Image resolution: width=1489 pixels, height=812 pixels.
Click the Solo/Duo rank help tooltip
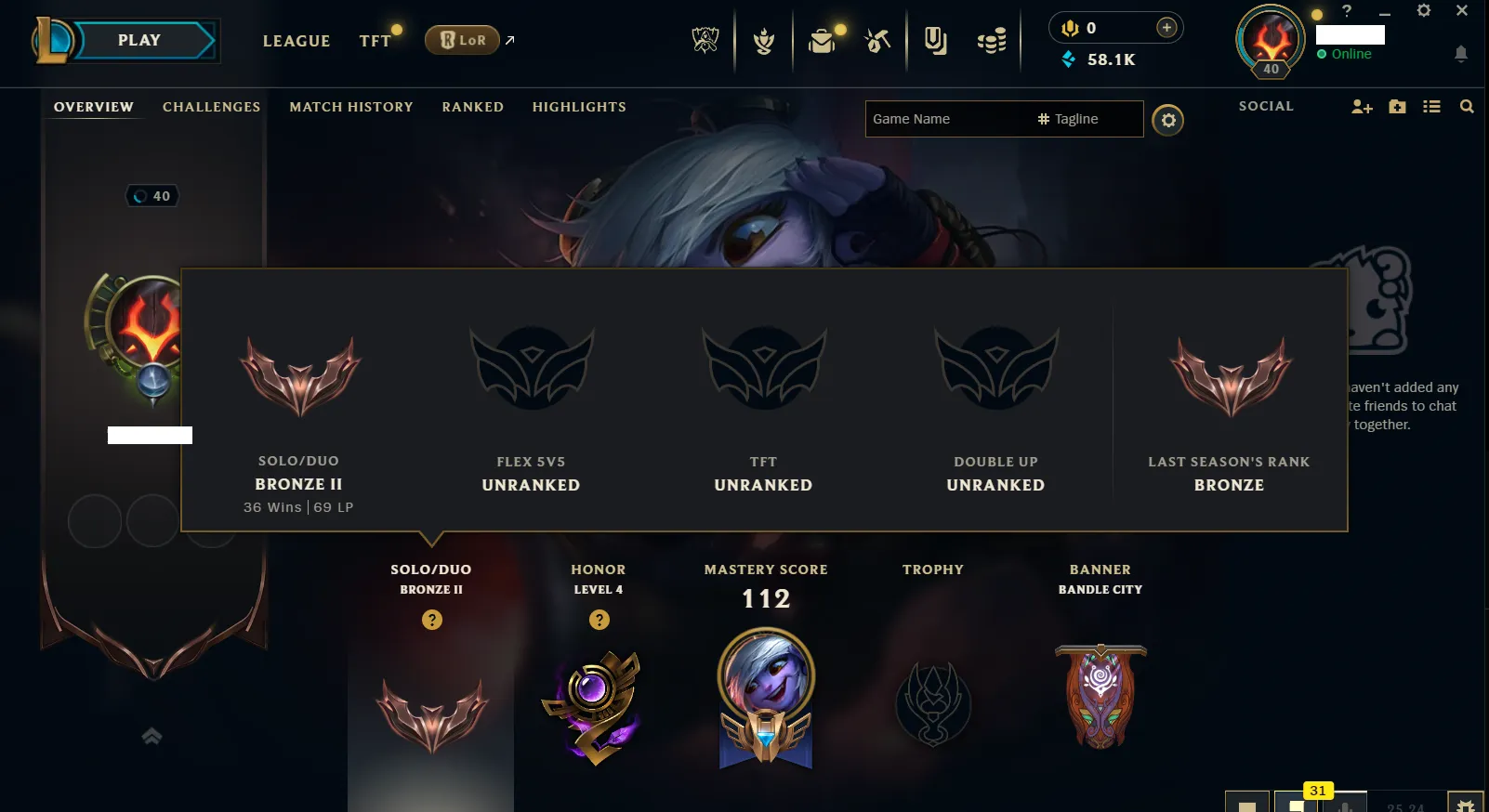pos(430,619)
